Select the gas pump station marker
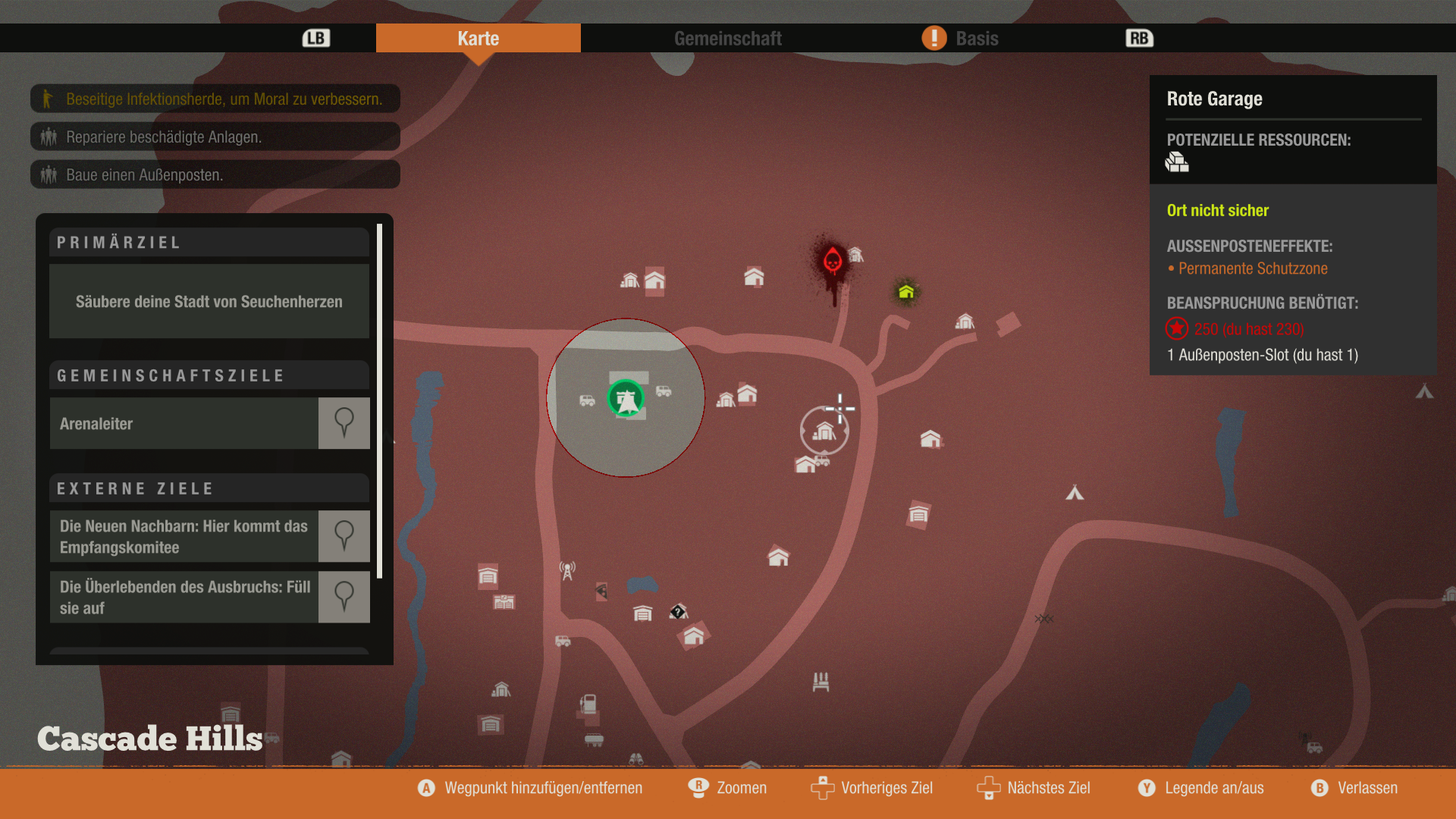This screenshot has width=1456, height=819. pyautogui.click(x=588, y=704)
